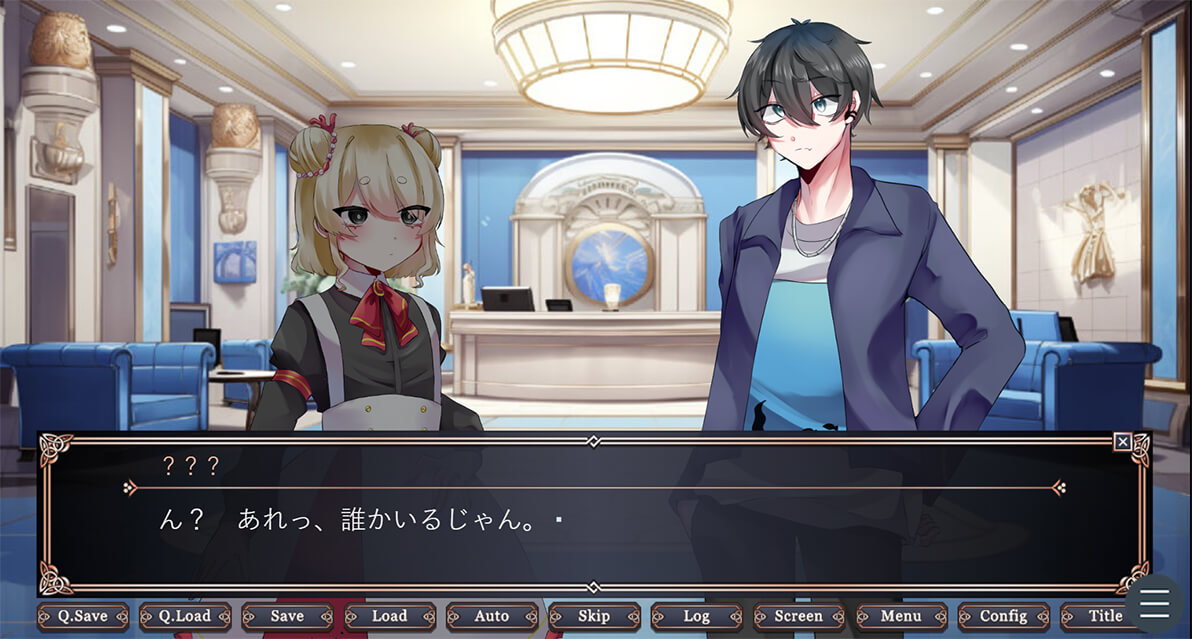This screenshot has height=639, width=1192.
Task: Open the game Menu
Action: pos(901,616)
